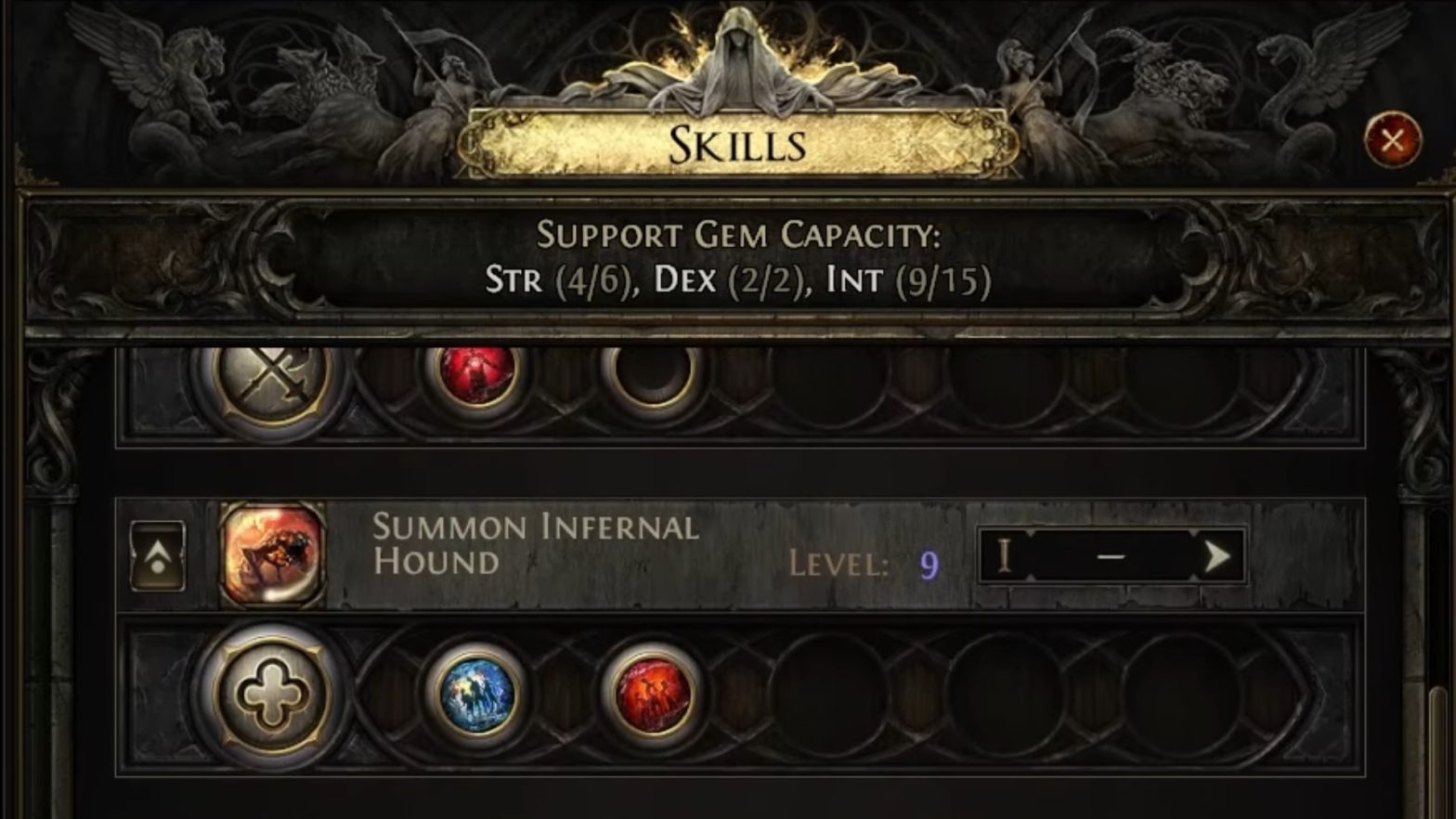Open the red support gem in the upper gem row
Screen dimensions: 1456x819
click(x=475, y=376)
